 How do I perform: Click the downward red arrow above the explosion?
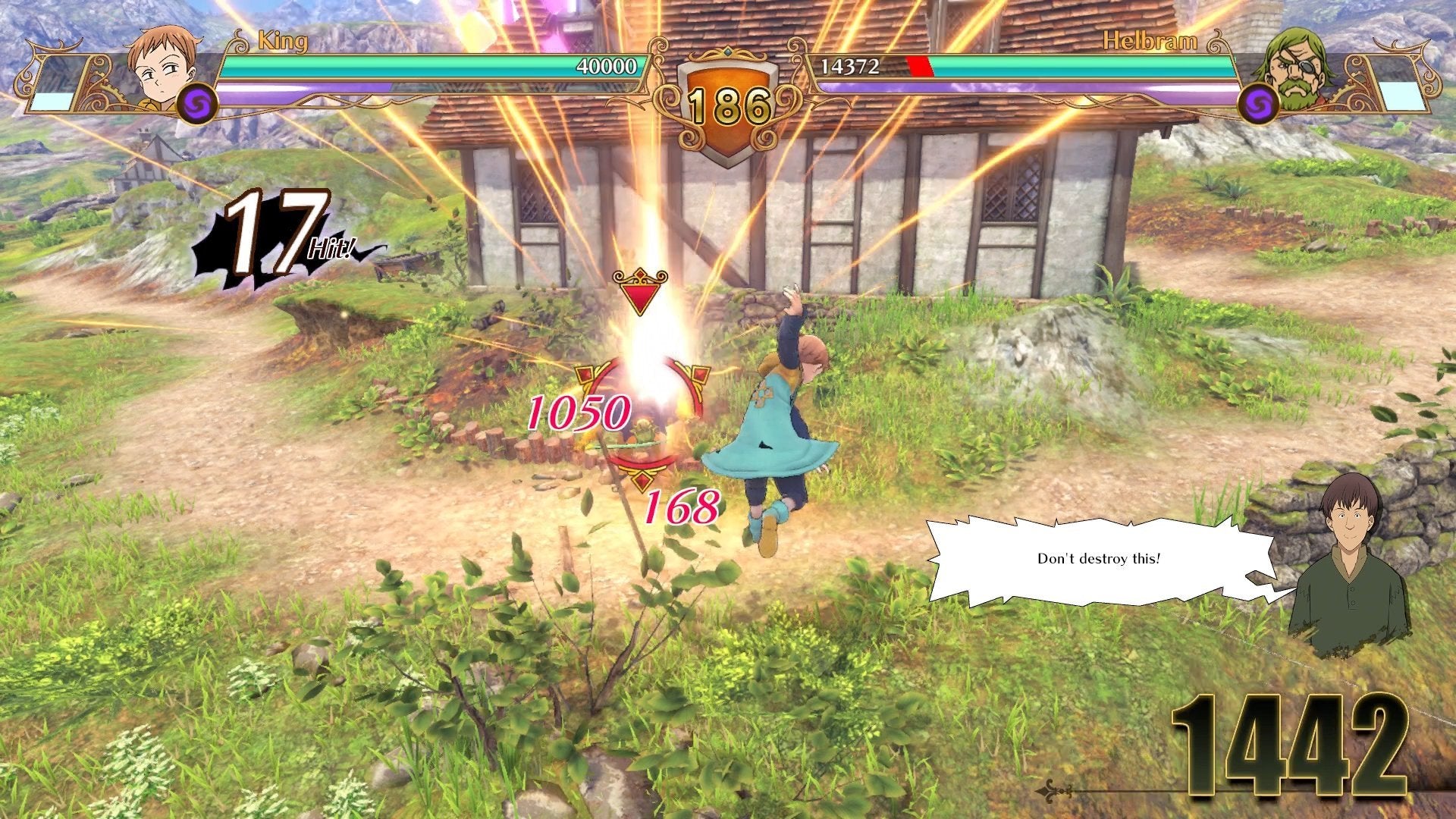641,292
